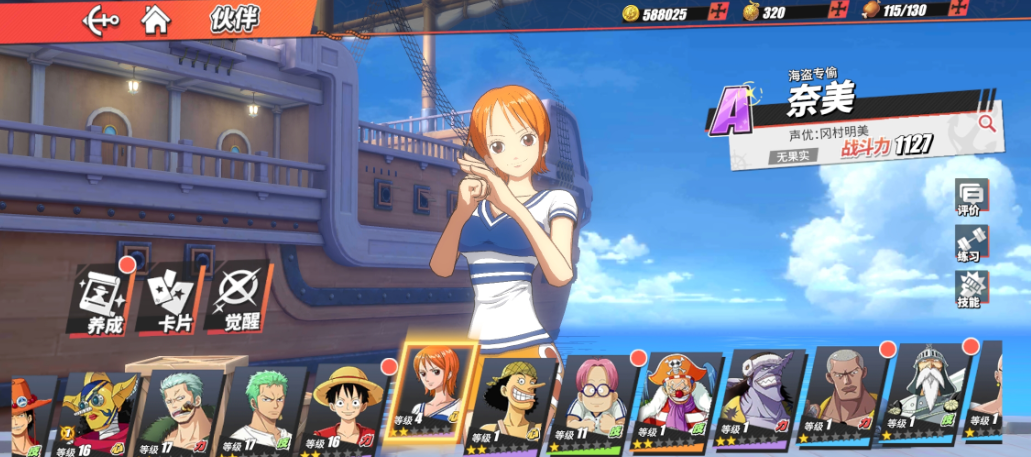Open the 觉醒 (awakening) menu
The width and height of the screenshot is (1031, 457).
(x=239, y=298)
